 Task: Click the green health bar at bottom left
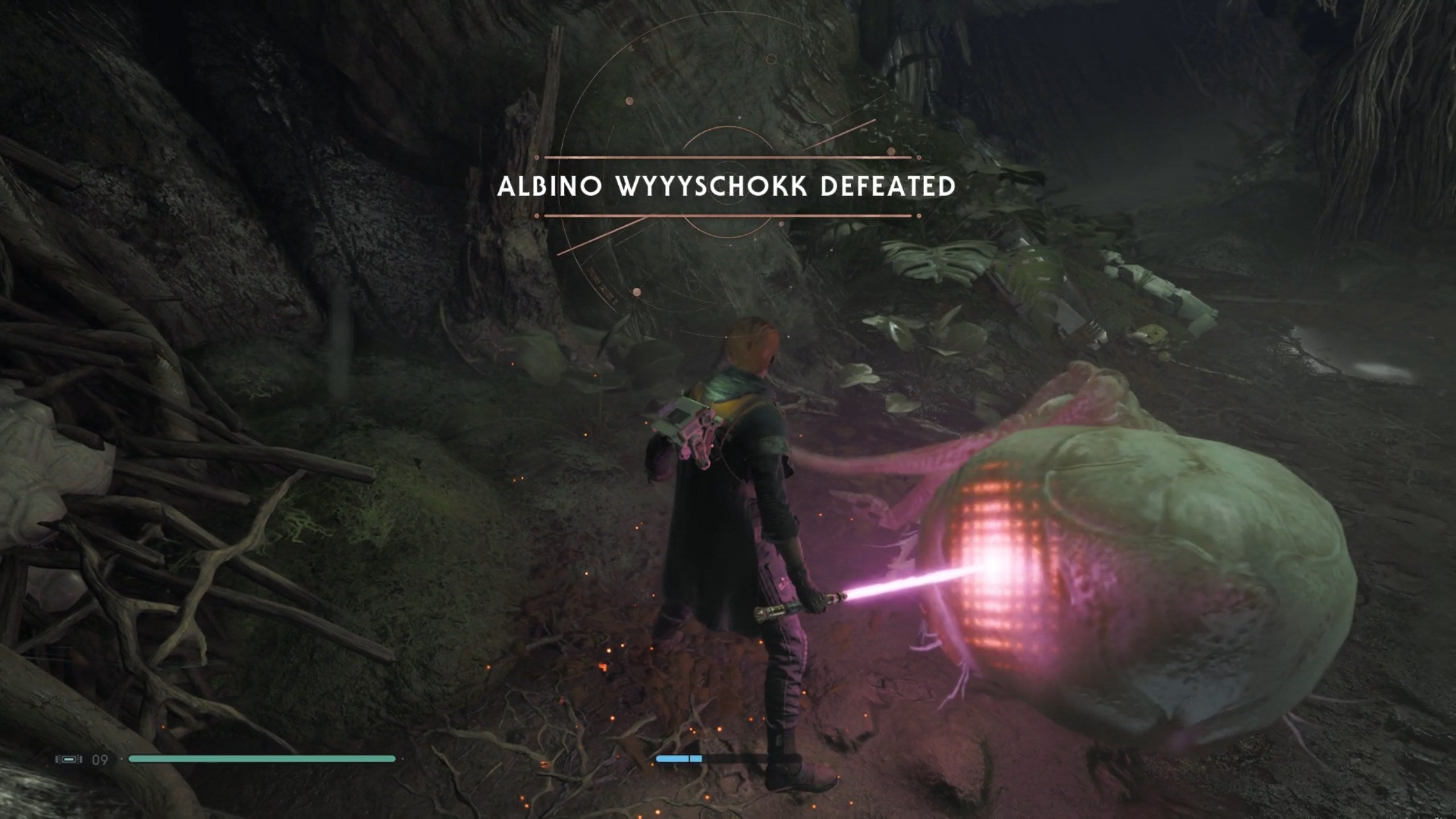point(262,759)
